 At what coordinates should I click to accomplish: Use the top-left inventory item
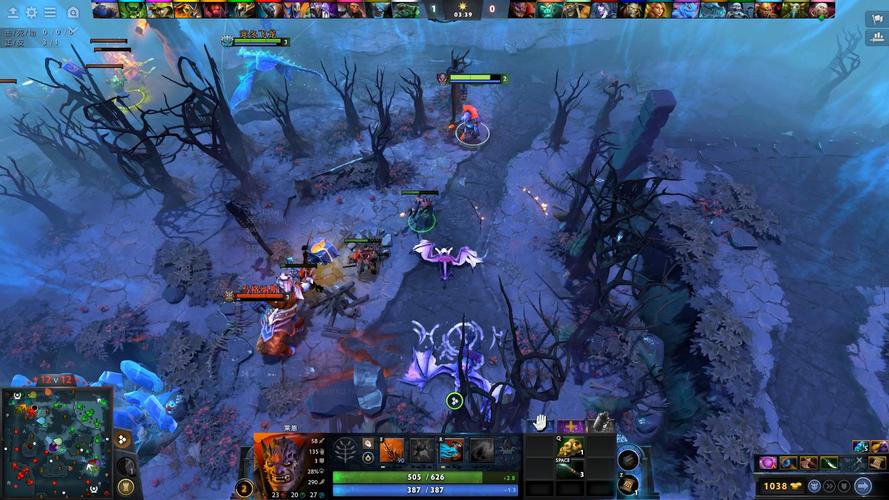[x=542, y=447]
